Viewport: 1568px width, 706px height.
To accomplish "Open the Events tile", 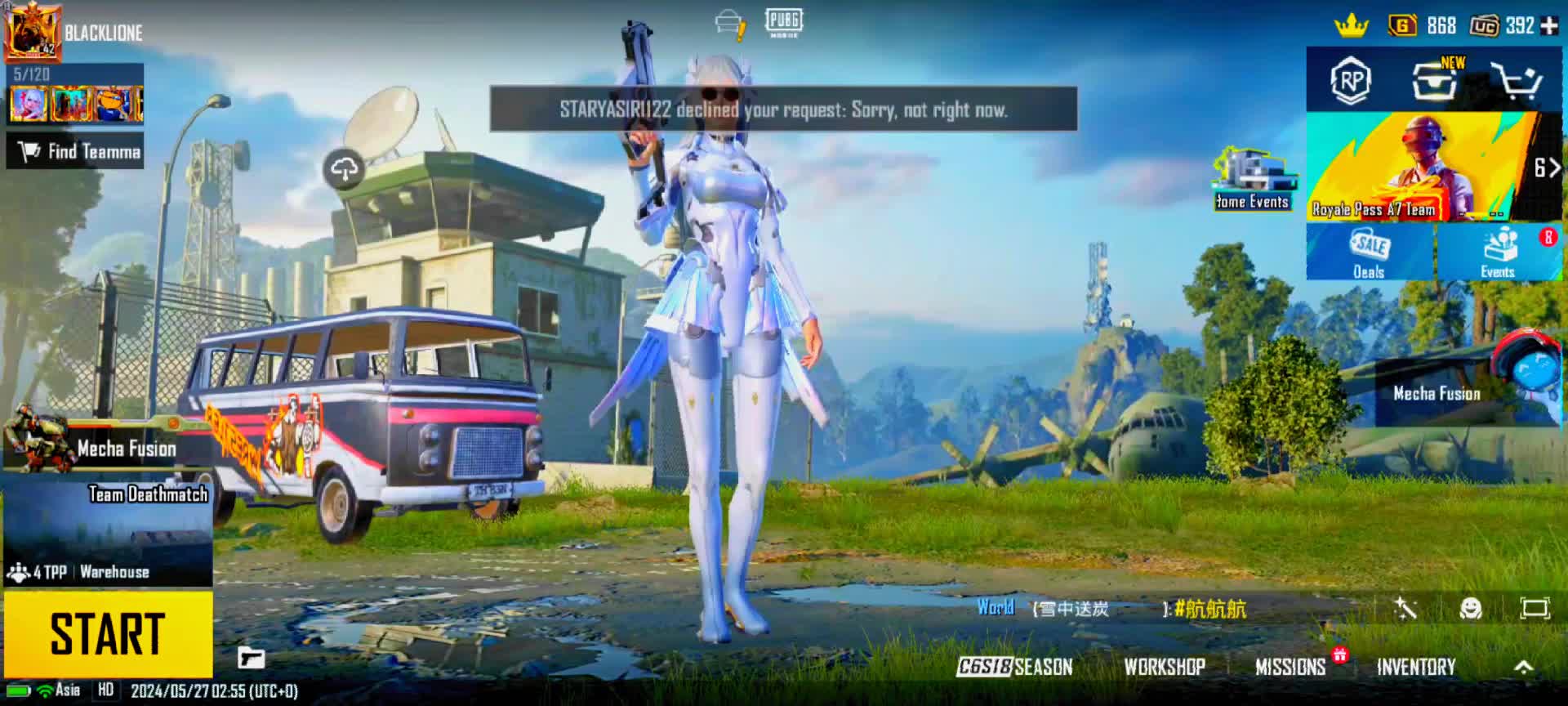I will (1498, 252).
